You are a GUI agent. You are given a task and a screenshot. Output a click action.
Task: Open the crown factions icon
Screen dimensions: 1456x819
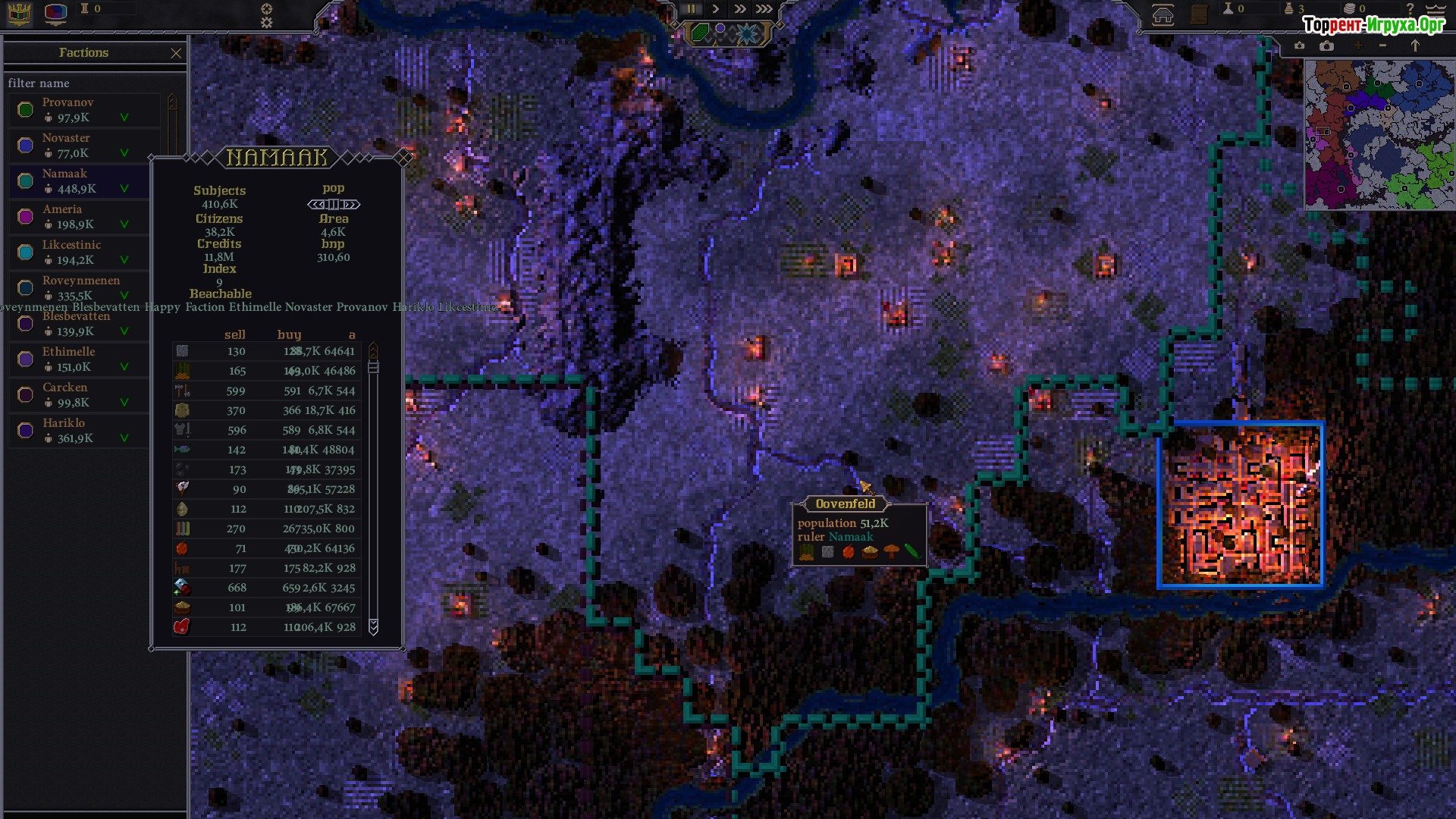(19, 13)
